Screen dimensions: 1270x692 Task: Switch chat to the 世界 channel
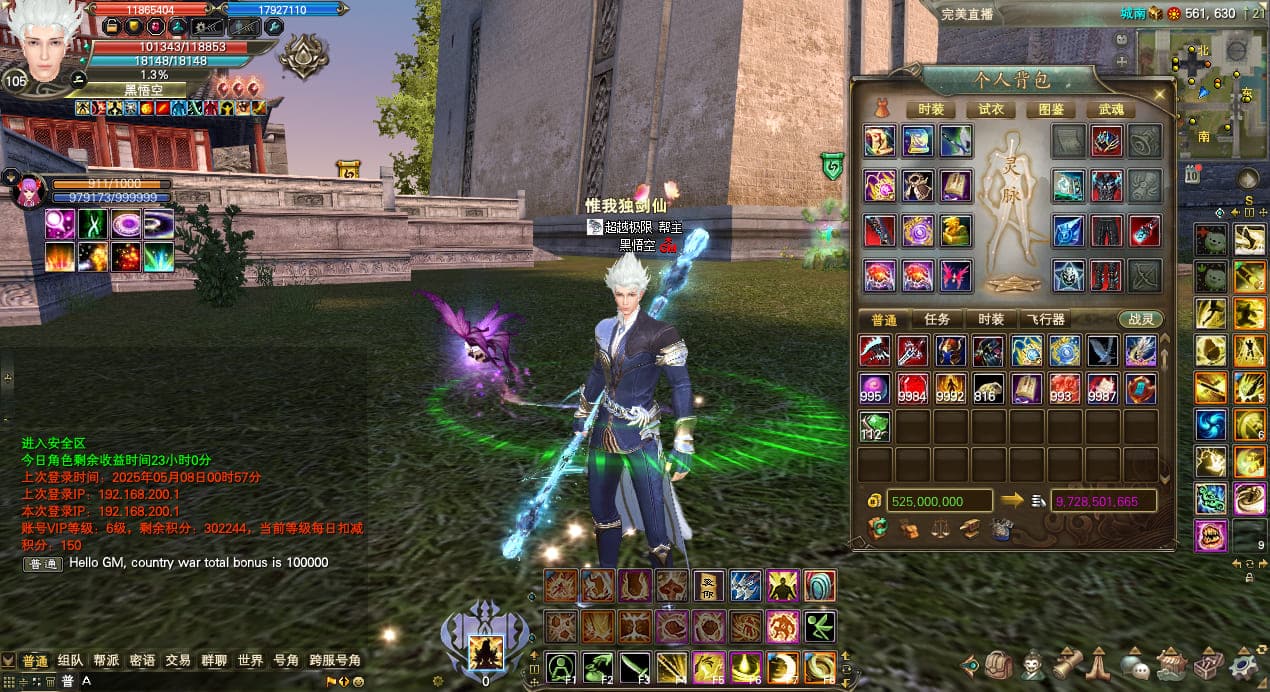click(x=250, y=660)
